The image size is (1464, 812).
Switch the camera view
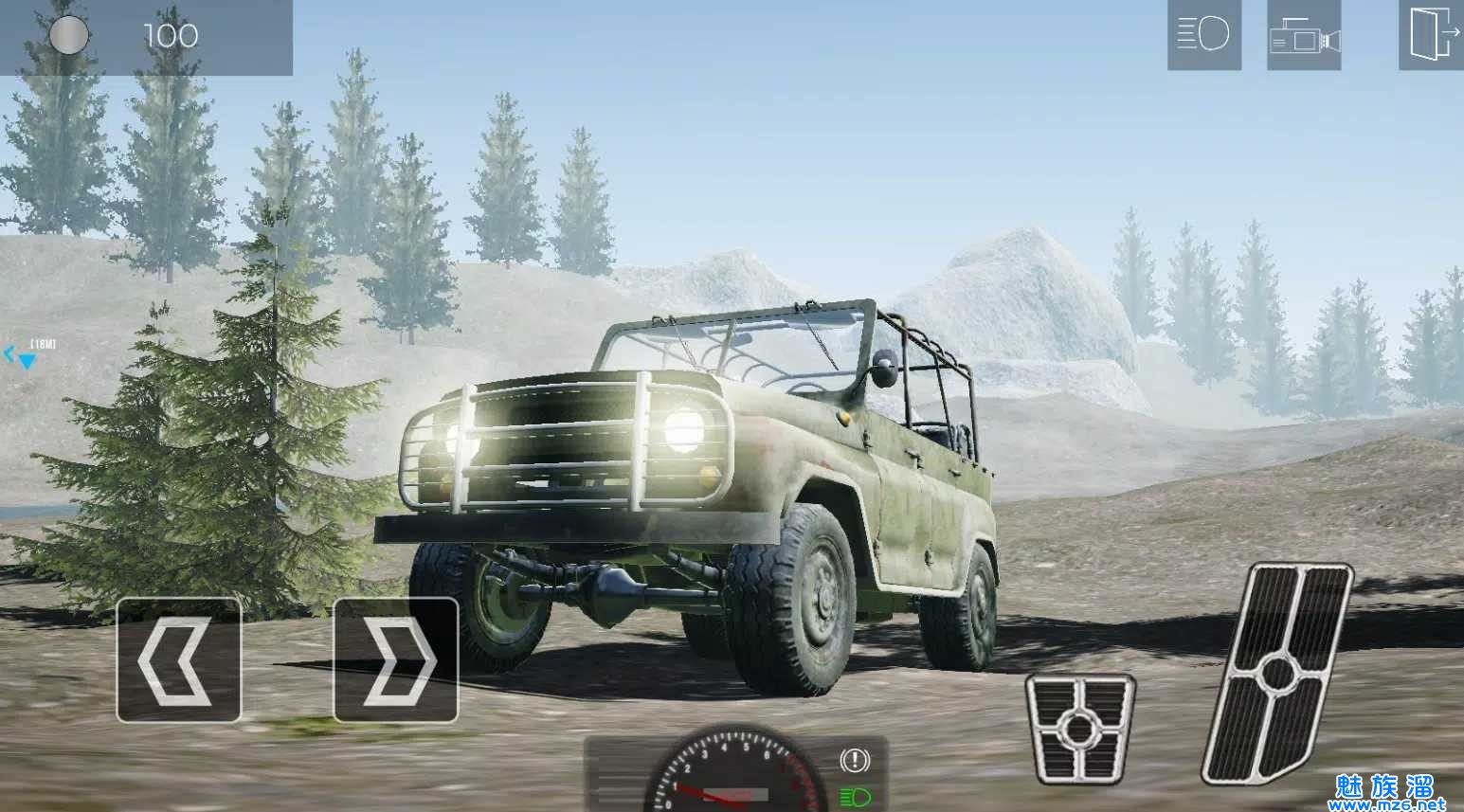pos(1304,37)
